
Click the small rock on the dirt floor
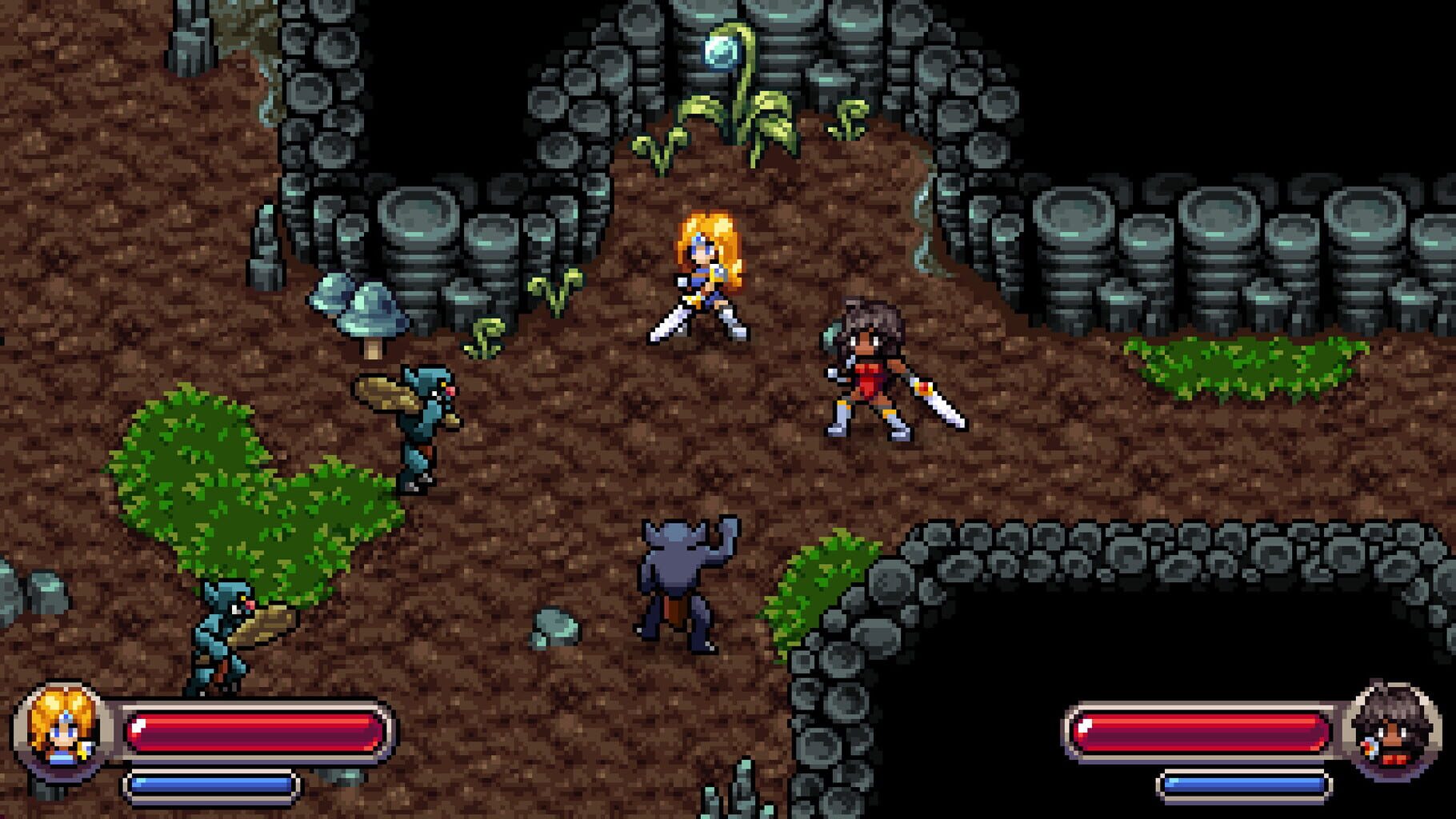click(x=556, y=625)
